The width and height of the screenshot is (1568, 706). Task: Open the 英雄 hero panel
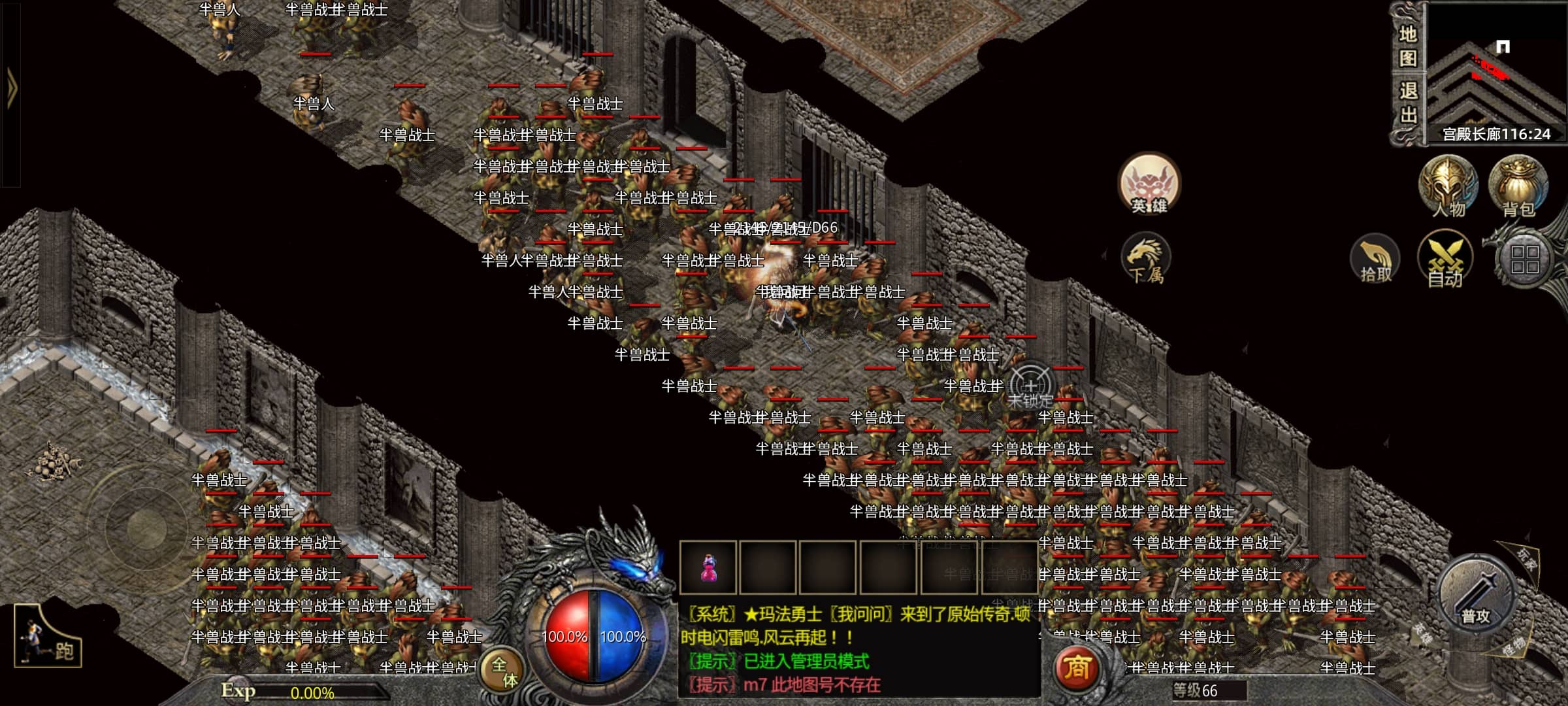coord(1149,185)
